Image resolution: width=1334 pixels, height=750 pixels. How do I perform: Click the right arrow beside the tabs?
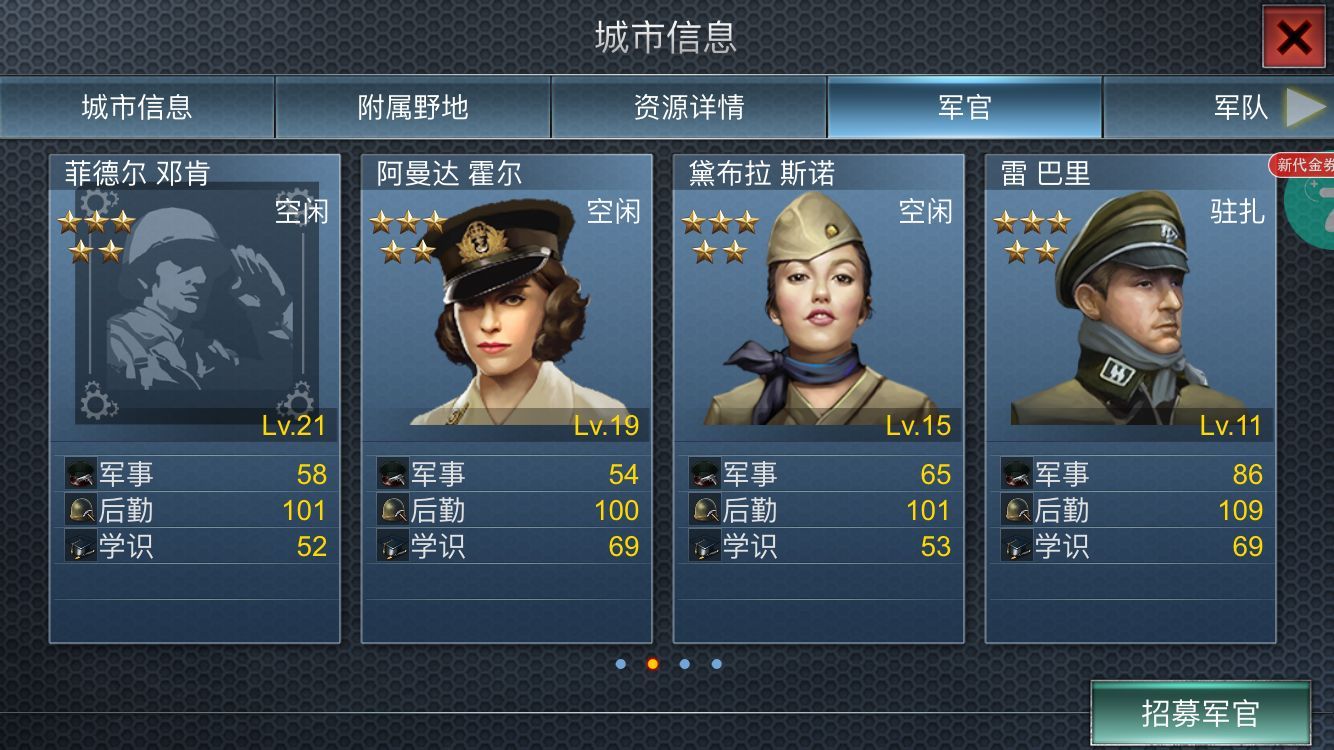(x=1305, y=107)
